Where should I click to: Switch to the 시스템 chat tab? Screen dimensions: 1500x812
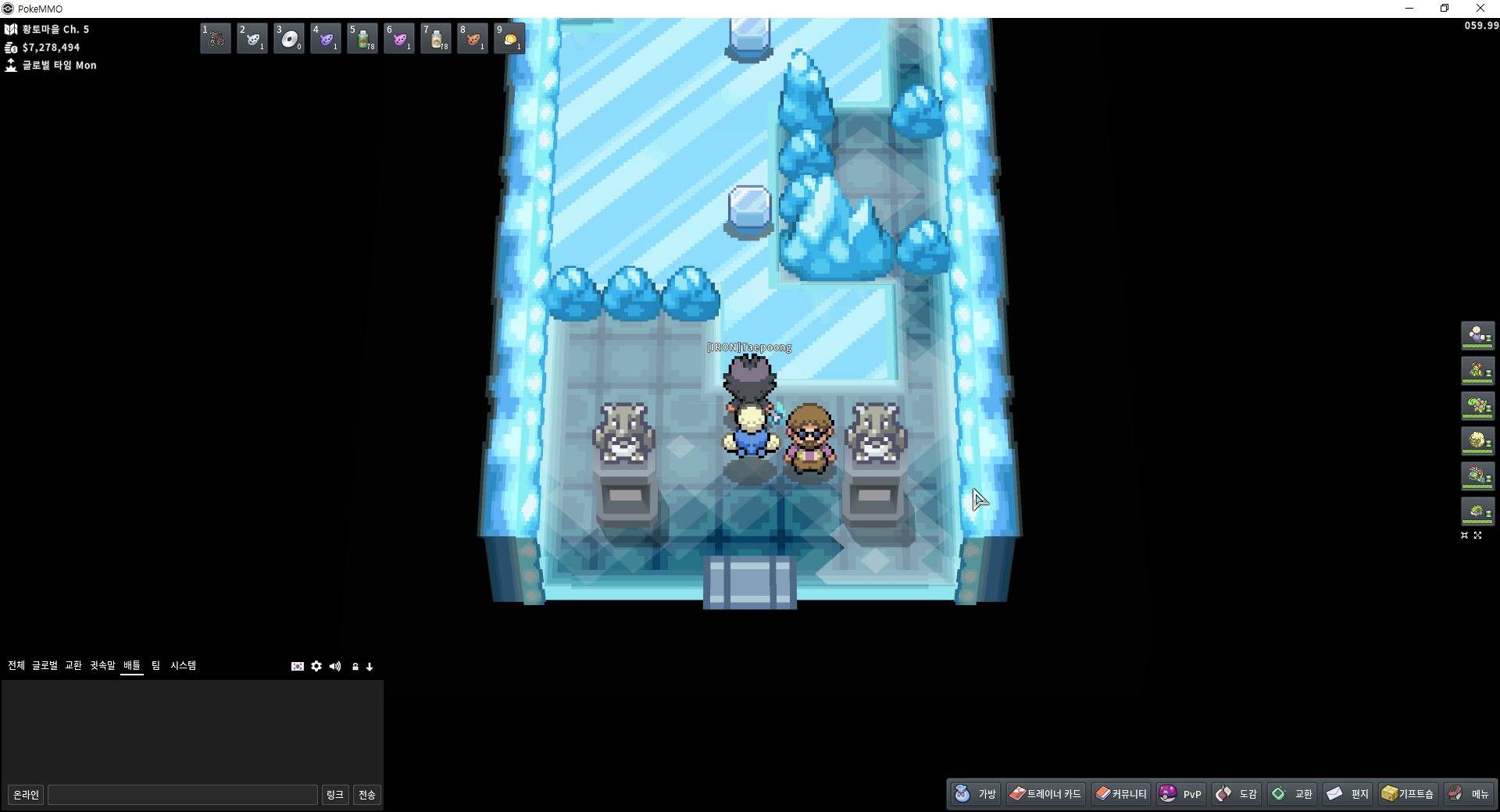(184, 665)
